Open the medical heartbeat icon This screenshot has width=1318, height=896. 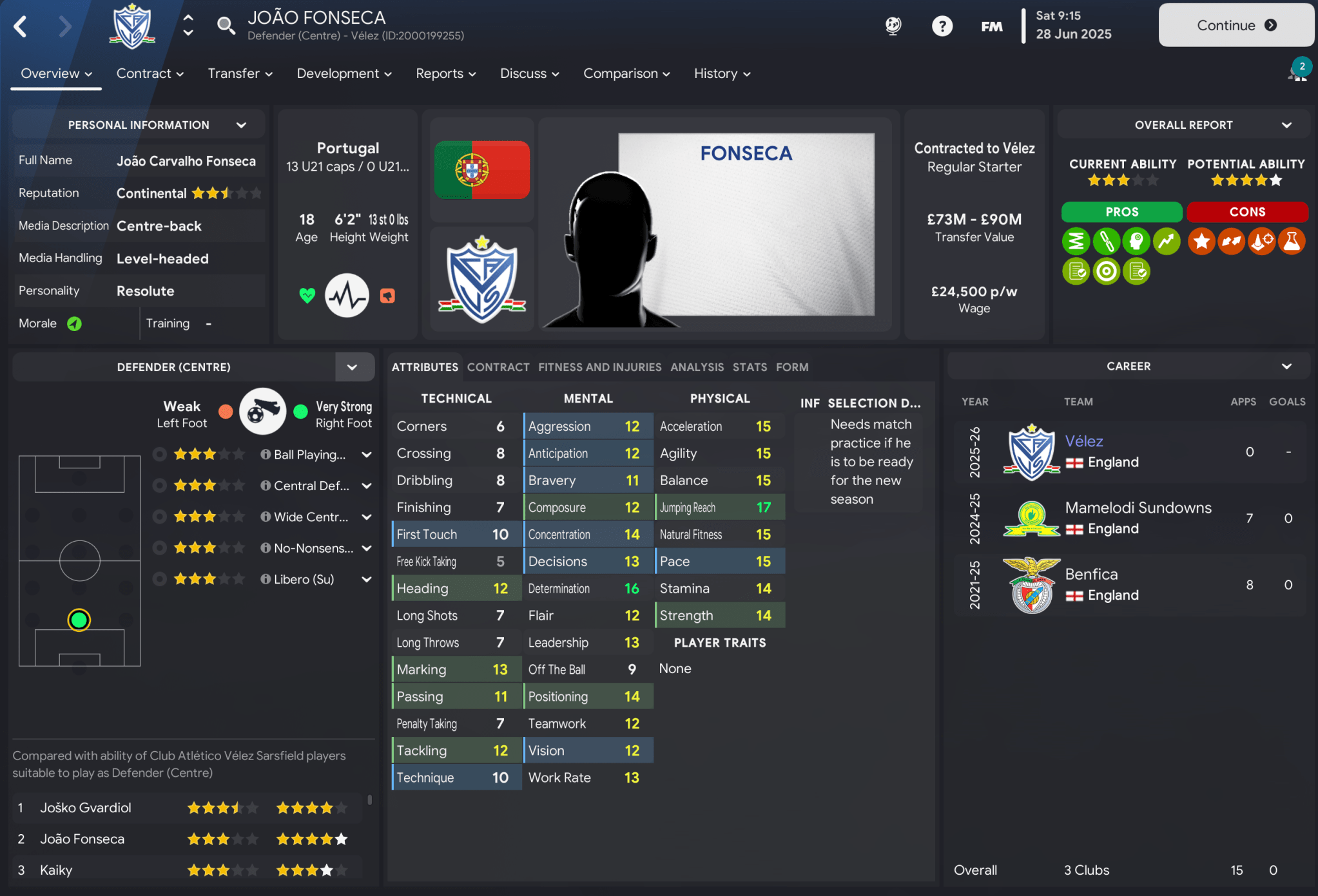(347, 295)
